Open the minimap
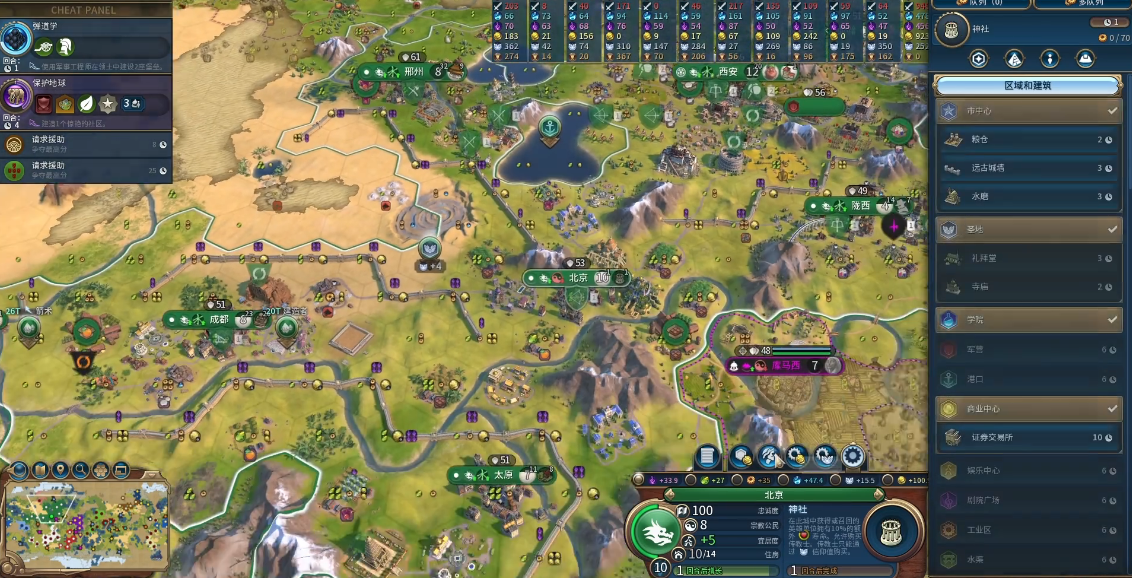Screen dimensions: 1132x578 pos(86,524)
